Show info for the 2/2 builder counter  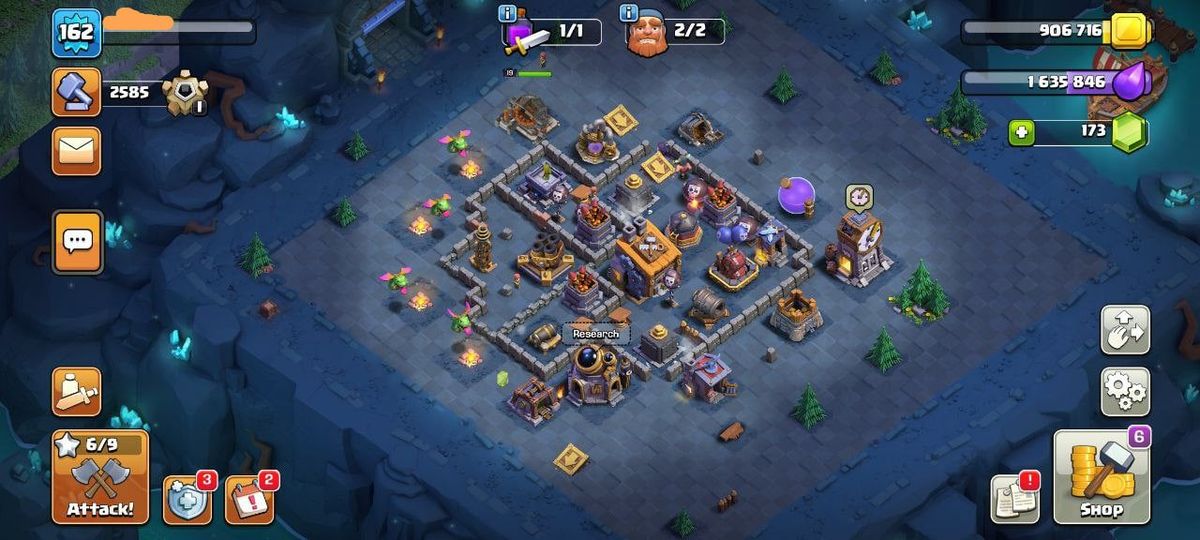pos(629,13)
